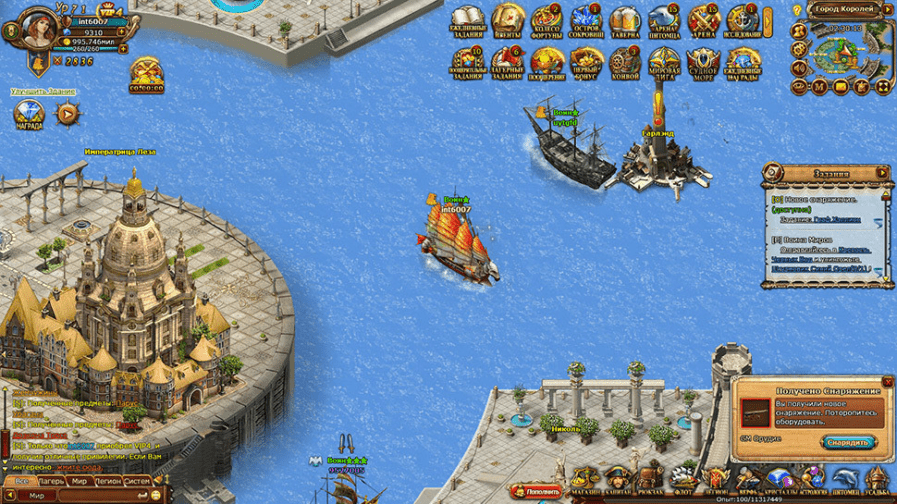Open the Флот fleet menu
Image resolution: width=897 pixels, height=504 pixels.
tap(683, 480)
